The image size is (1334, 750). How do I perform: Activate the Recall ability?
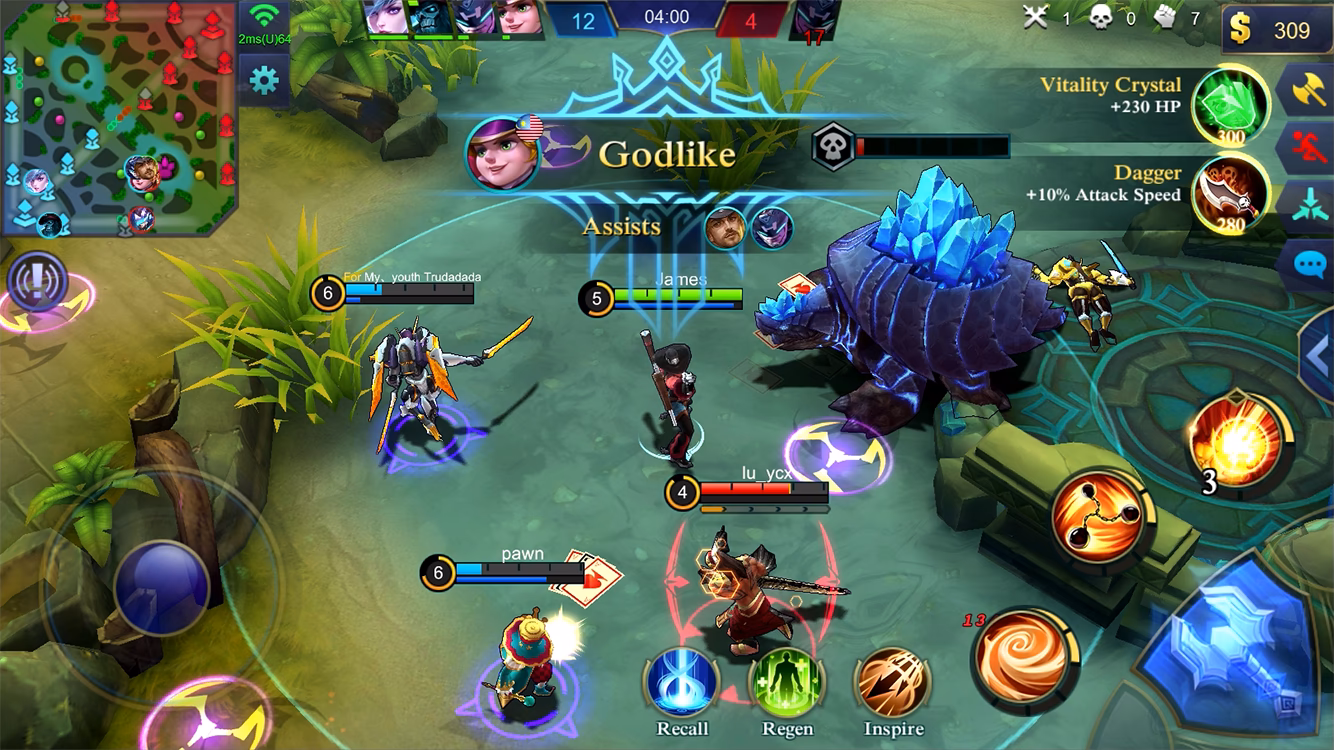(682, 685)
